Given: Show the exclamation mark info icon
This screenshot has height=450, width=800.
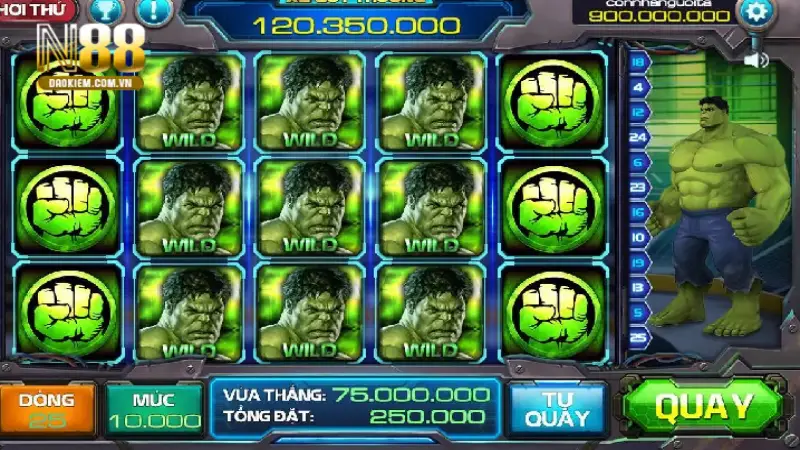Looking at the screenshot, I should pyautogui.click(x=152, y=12).
